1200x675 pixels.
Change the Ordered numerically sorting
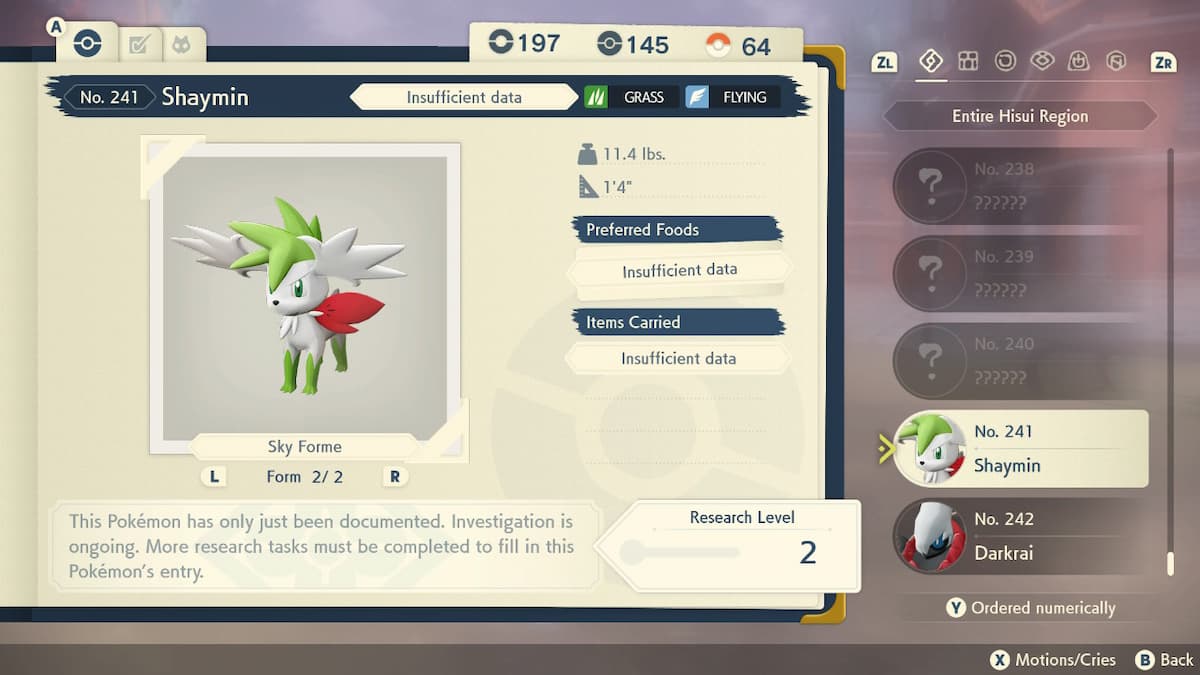point(1031,608)
